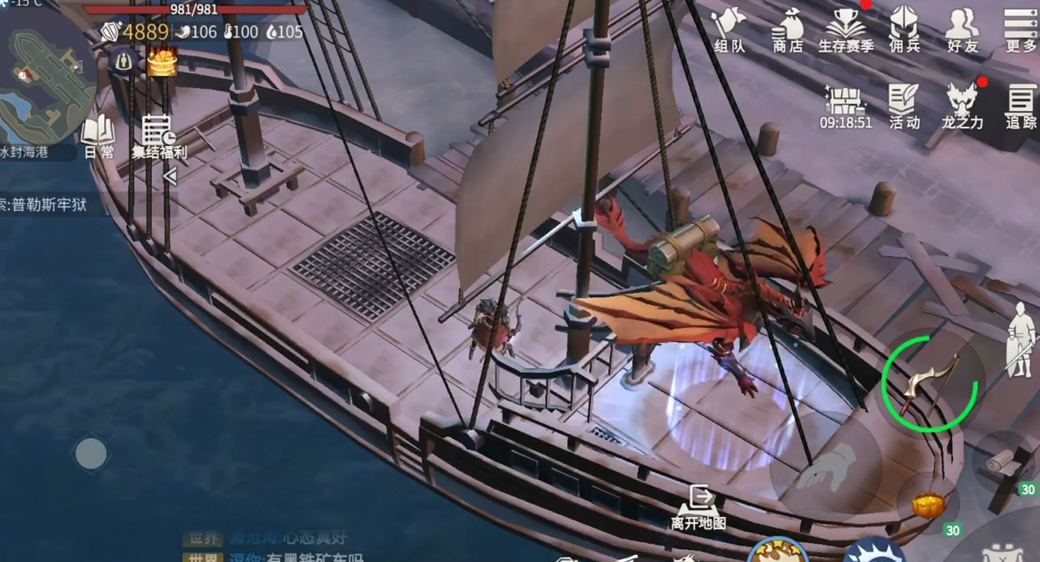Collapse the left icon panel with the arrow
The image size is (1040, 562).
[x=170, y=177]
